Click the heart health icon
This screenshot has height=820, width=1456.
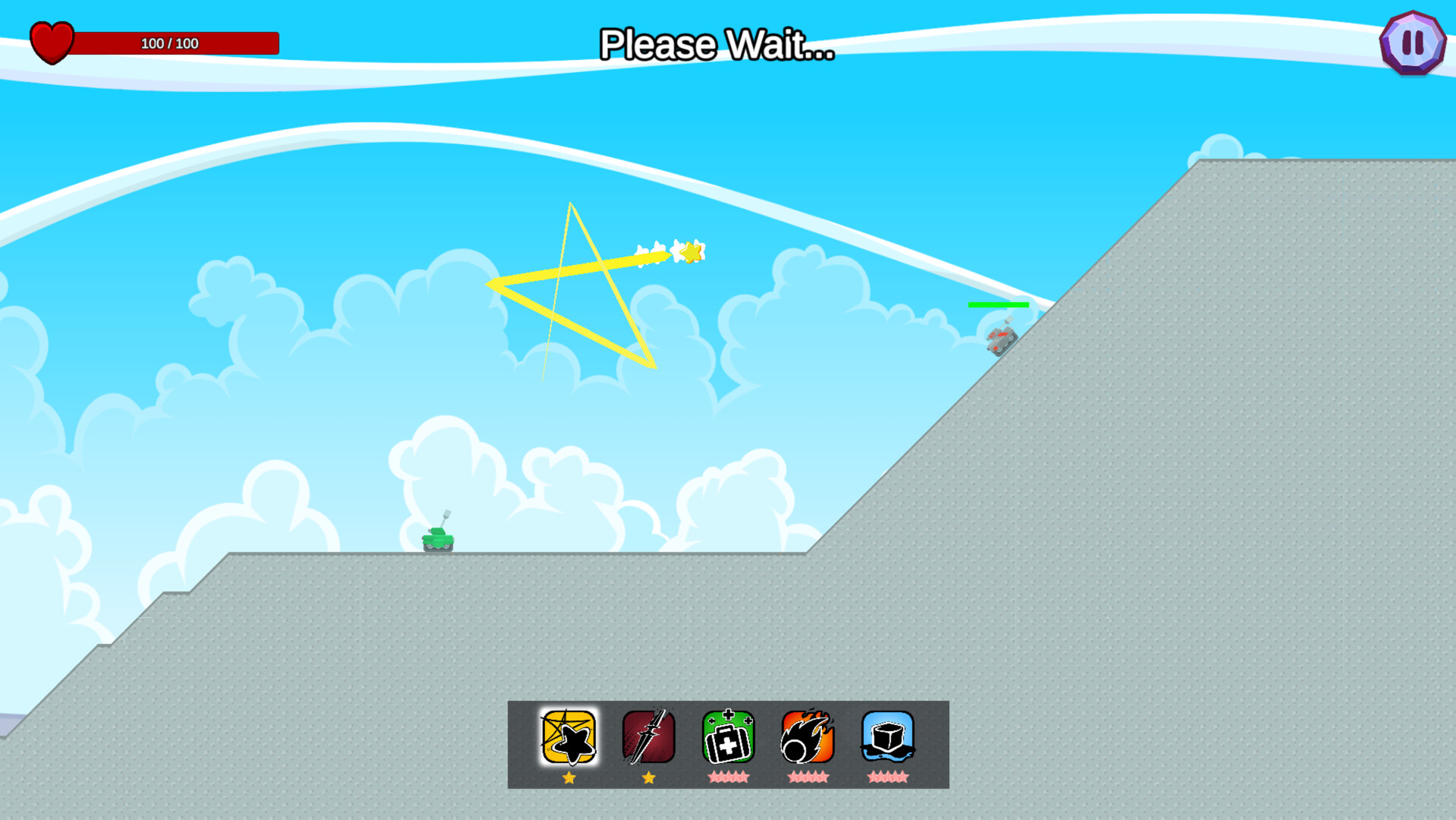pos(51,42)
